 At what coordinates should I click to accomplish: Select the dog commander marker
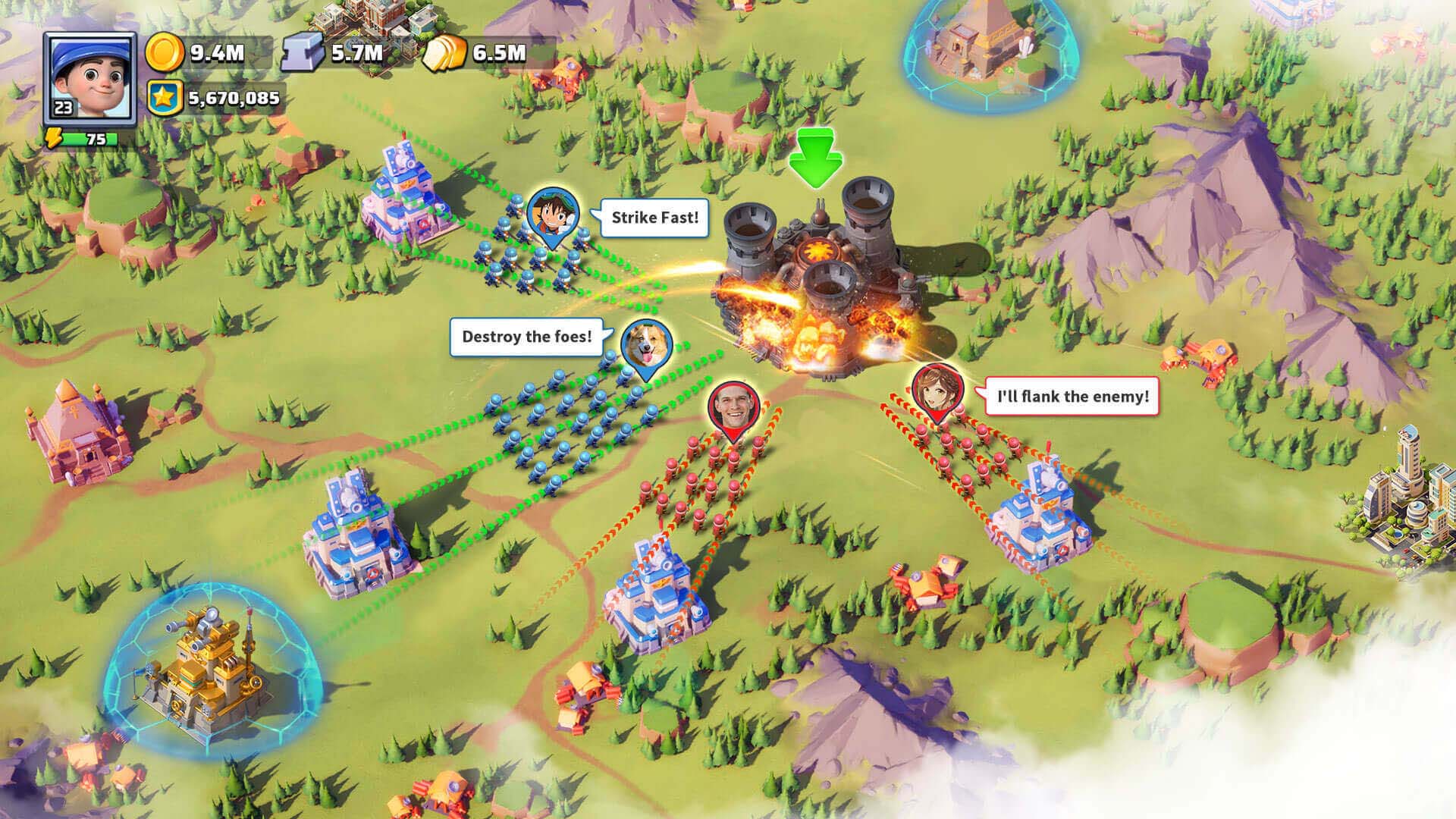pos(646,347)
